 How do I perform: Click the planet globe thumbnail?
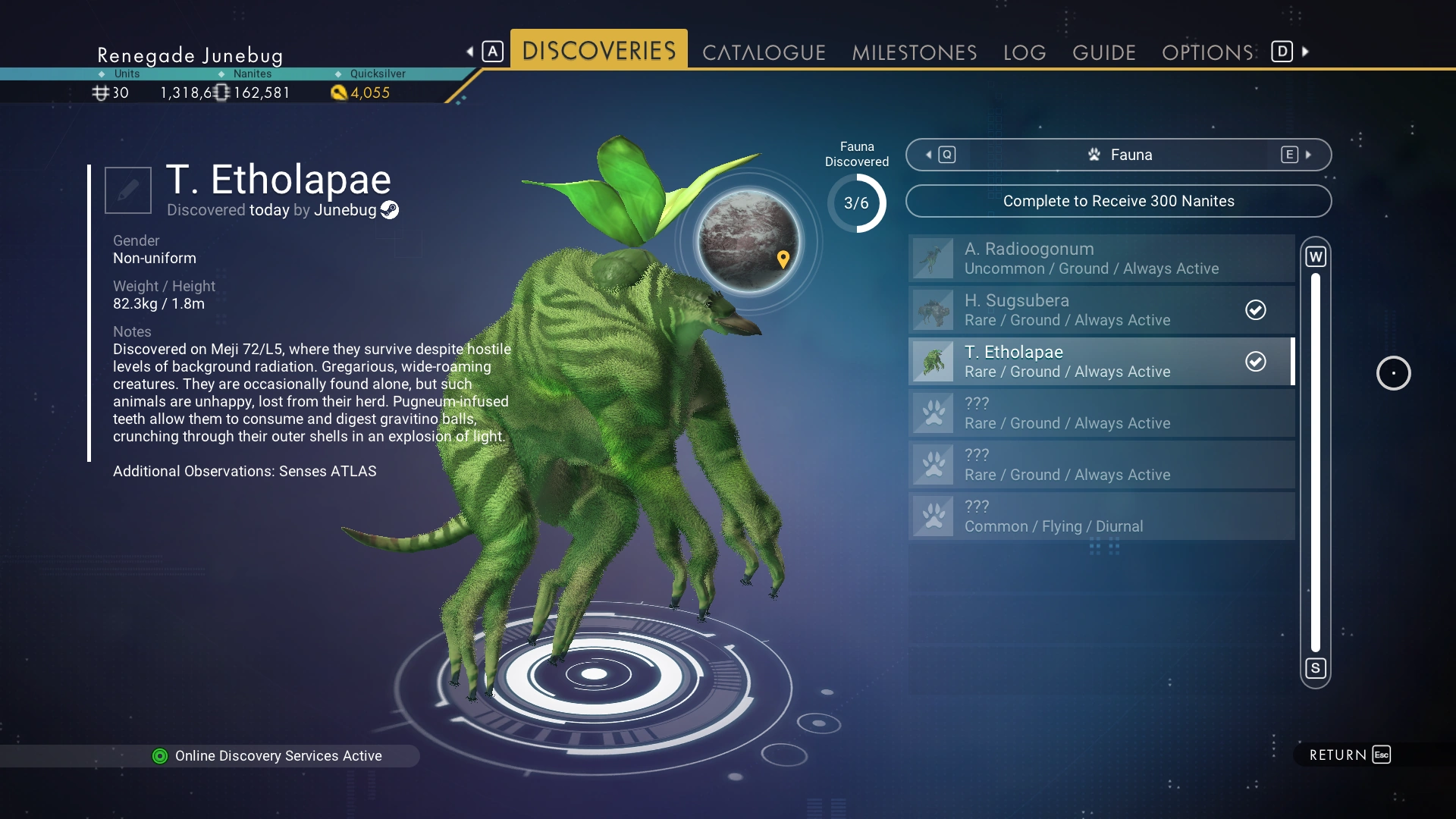coord(748,241)
